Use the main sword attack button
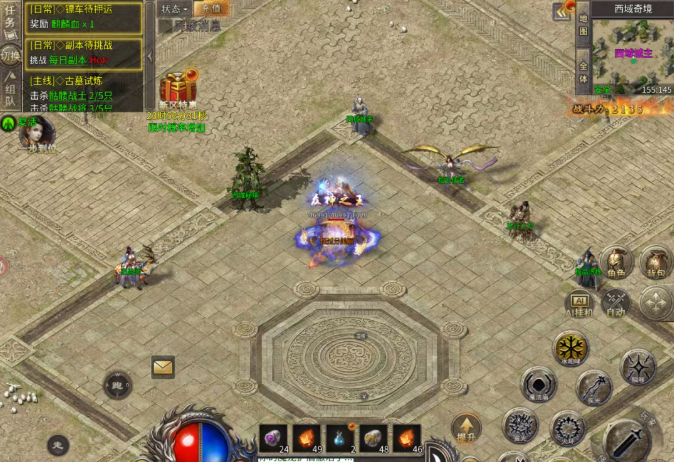Screen dimensions: 674x462 click(627, 438)
